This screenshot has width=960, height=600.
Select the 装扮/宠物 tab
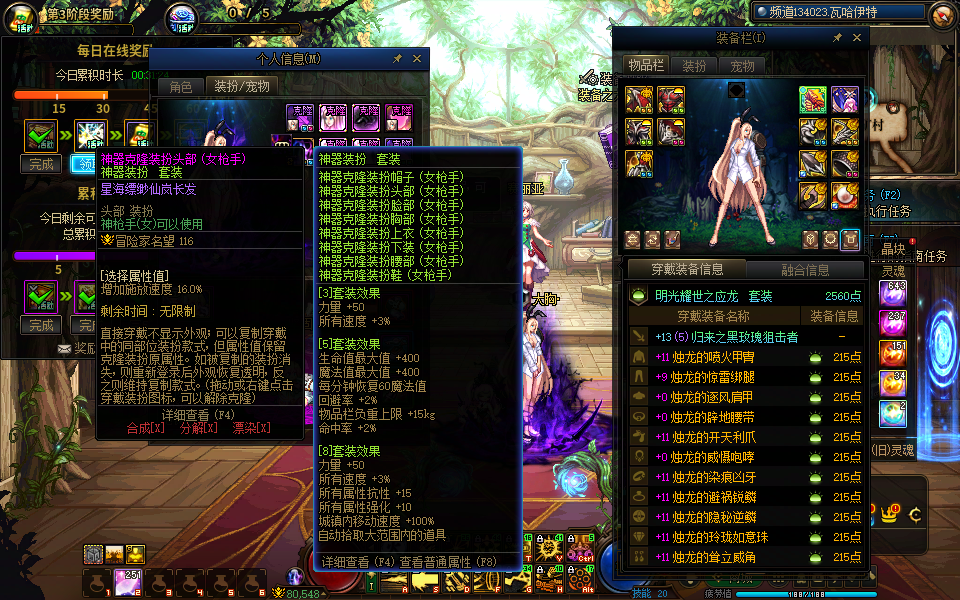tap(242, 87)
